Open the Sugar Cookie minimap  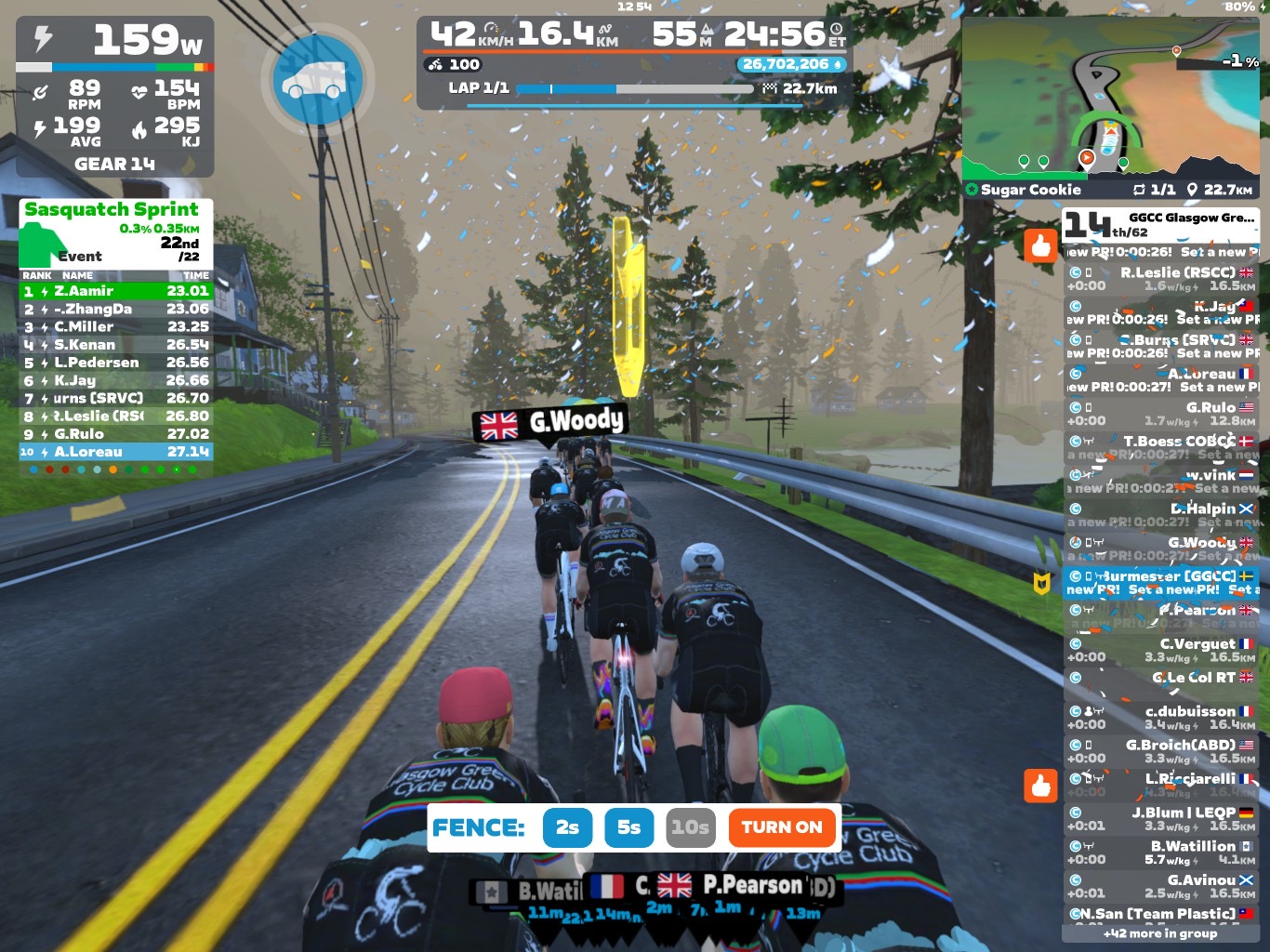1110,102
